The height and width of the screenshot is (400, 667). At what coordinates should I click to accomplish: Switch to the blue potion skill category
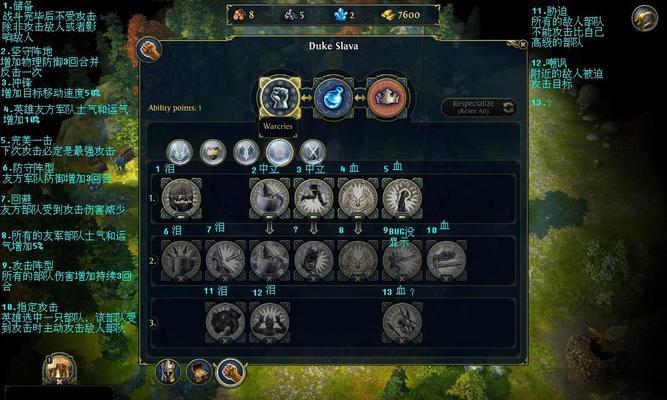(331, 97)
